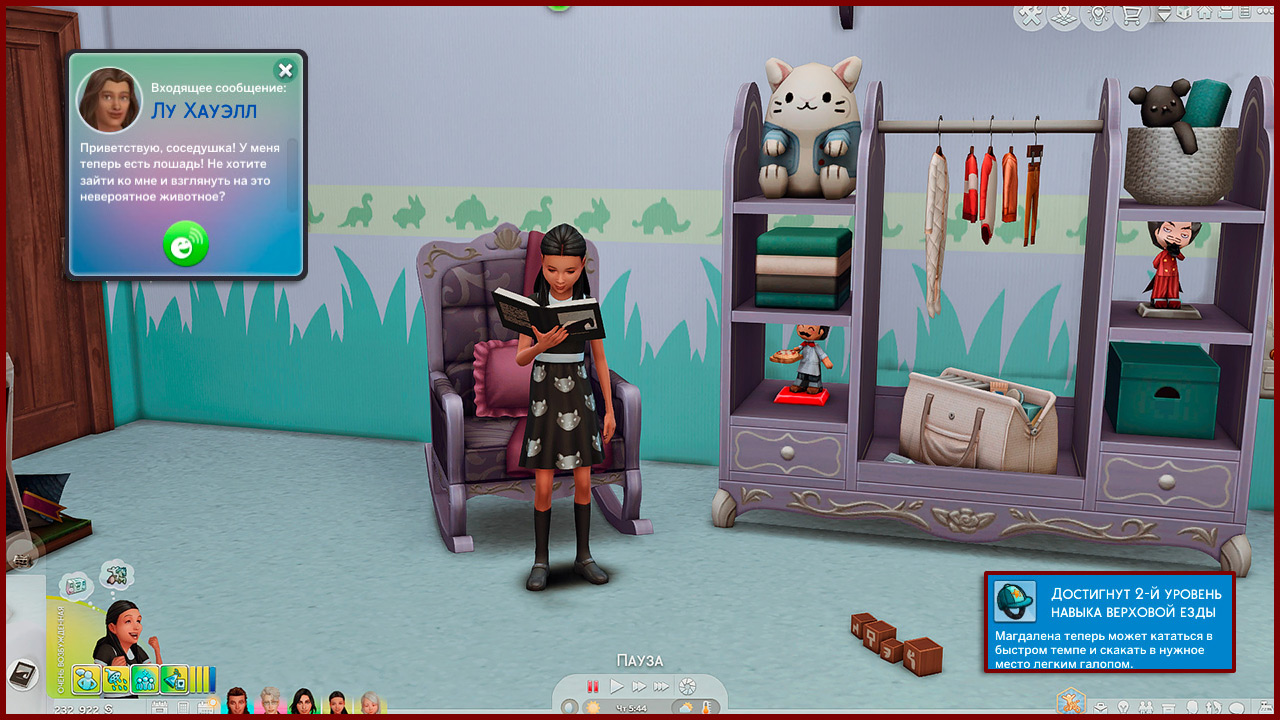Open the lightbulb heart icon in the top bar
The width and height of the screenshot is (1280, 720).
point(1097,15)
